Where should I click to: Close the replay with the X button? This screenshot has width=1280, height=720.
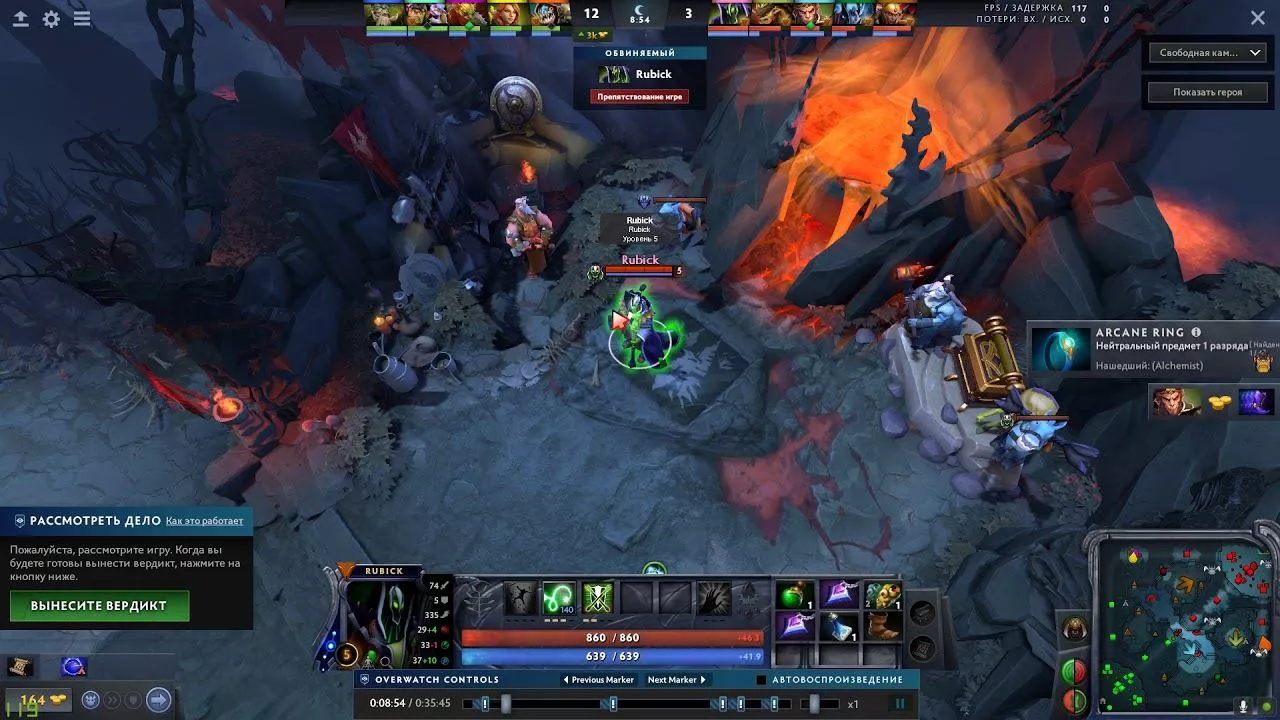click(1258, 17)
